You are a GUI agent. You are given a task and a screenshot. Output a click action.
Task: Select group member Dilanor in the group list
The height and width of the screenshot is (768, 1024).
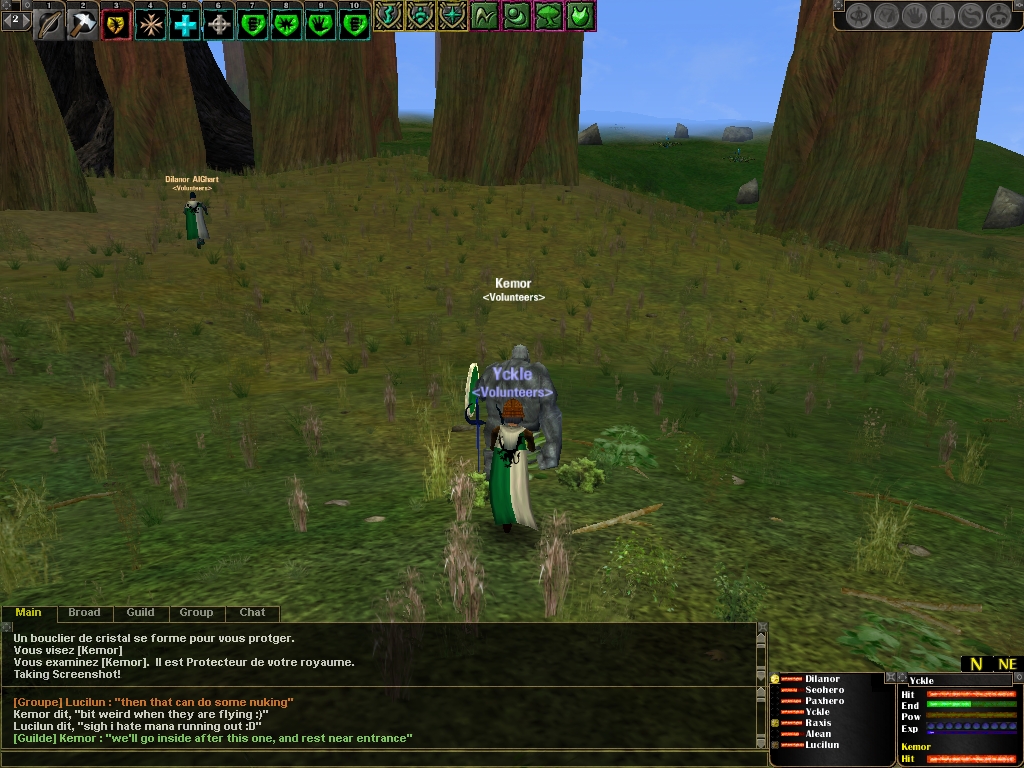(x=822, y=679)
